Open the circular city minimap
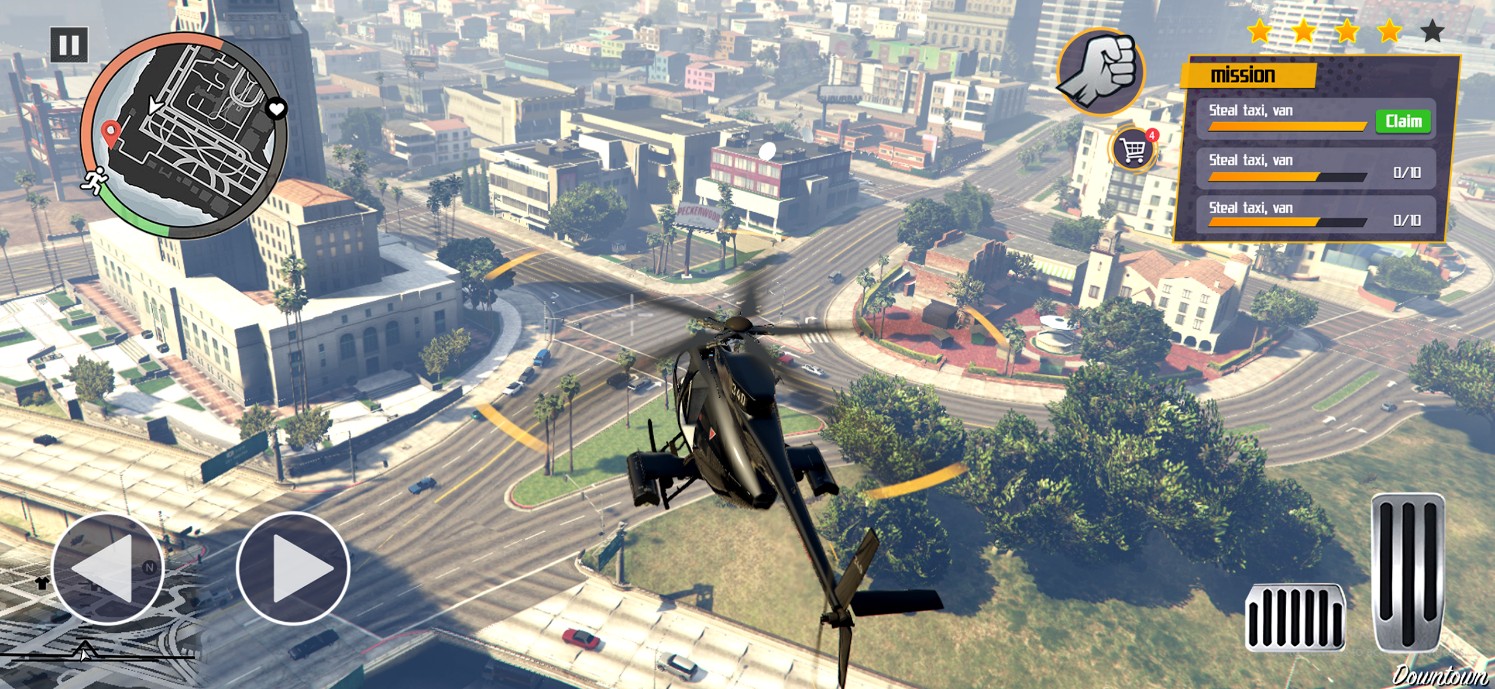The image size is (1495, 689). tap(184, 135)
